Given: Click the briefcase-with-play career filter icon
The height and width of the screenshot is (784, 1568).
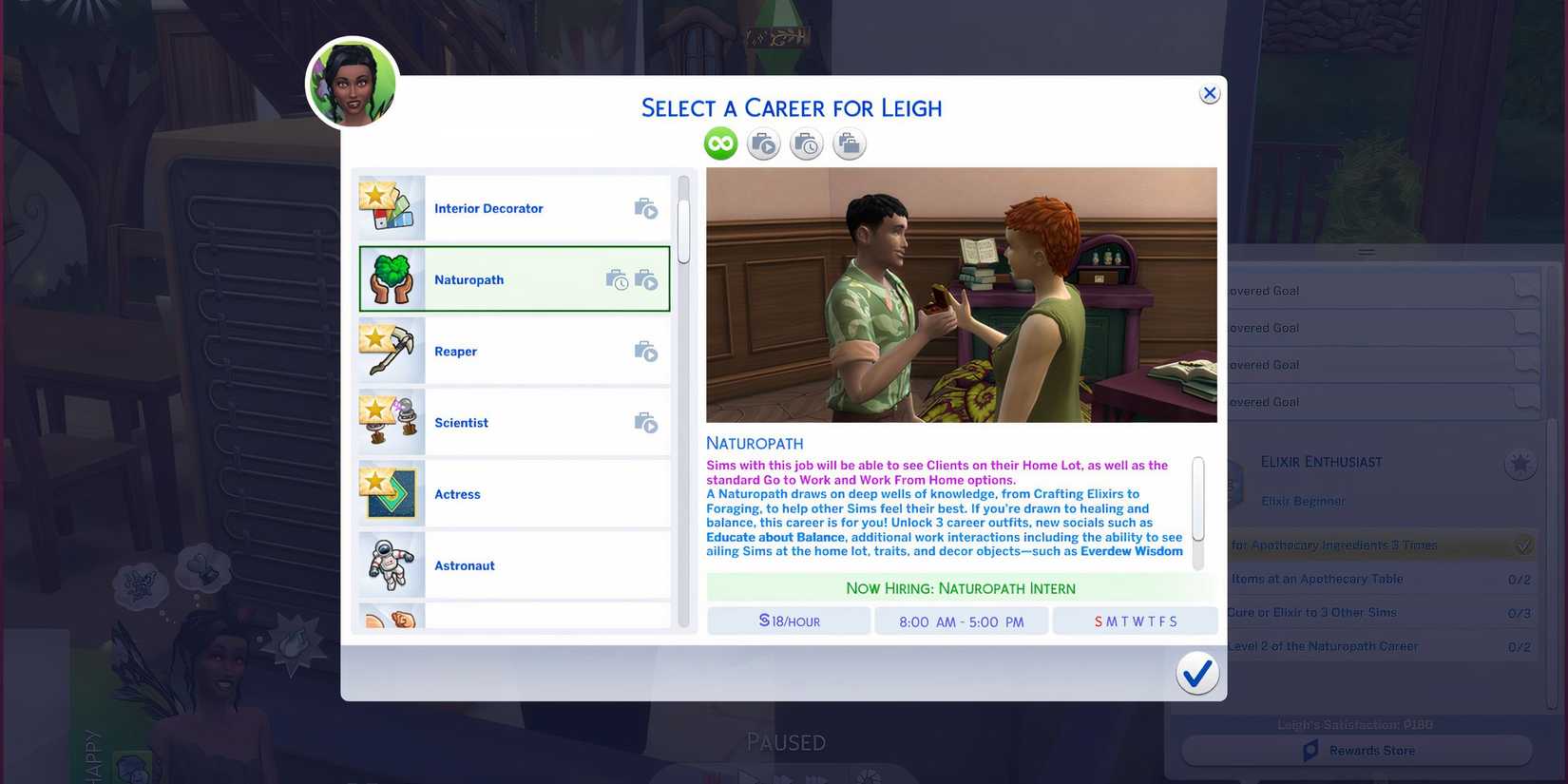Looking at the screenshot, I should click(x=763, y=143).
